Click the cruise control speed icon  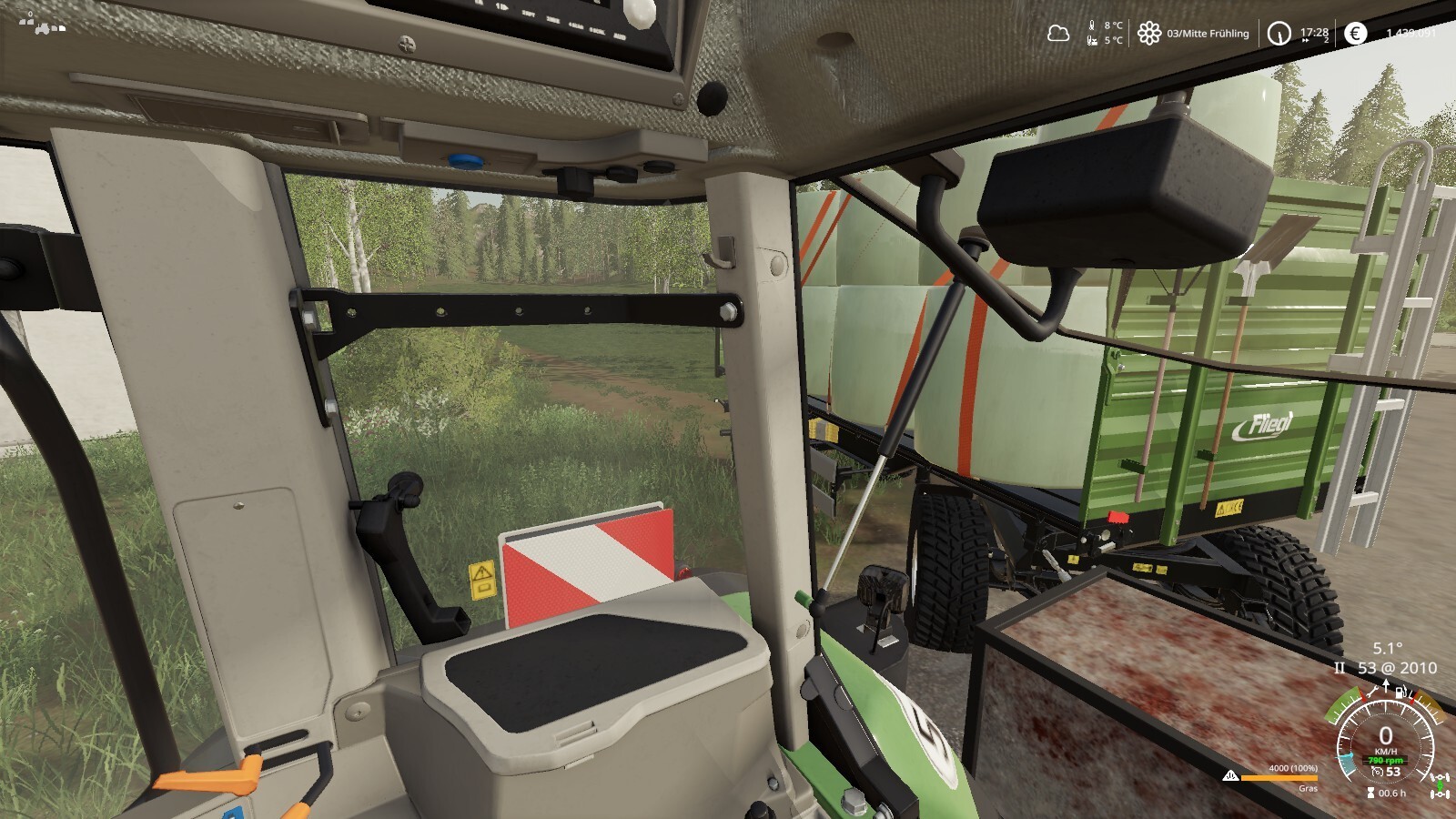[x=1378, y=772]
